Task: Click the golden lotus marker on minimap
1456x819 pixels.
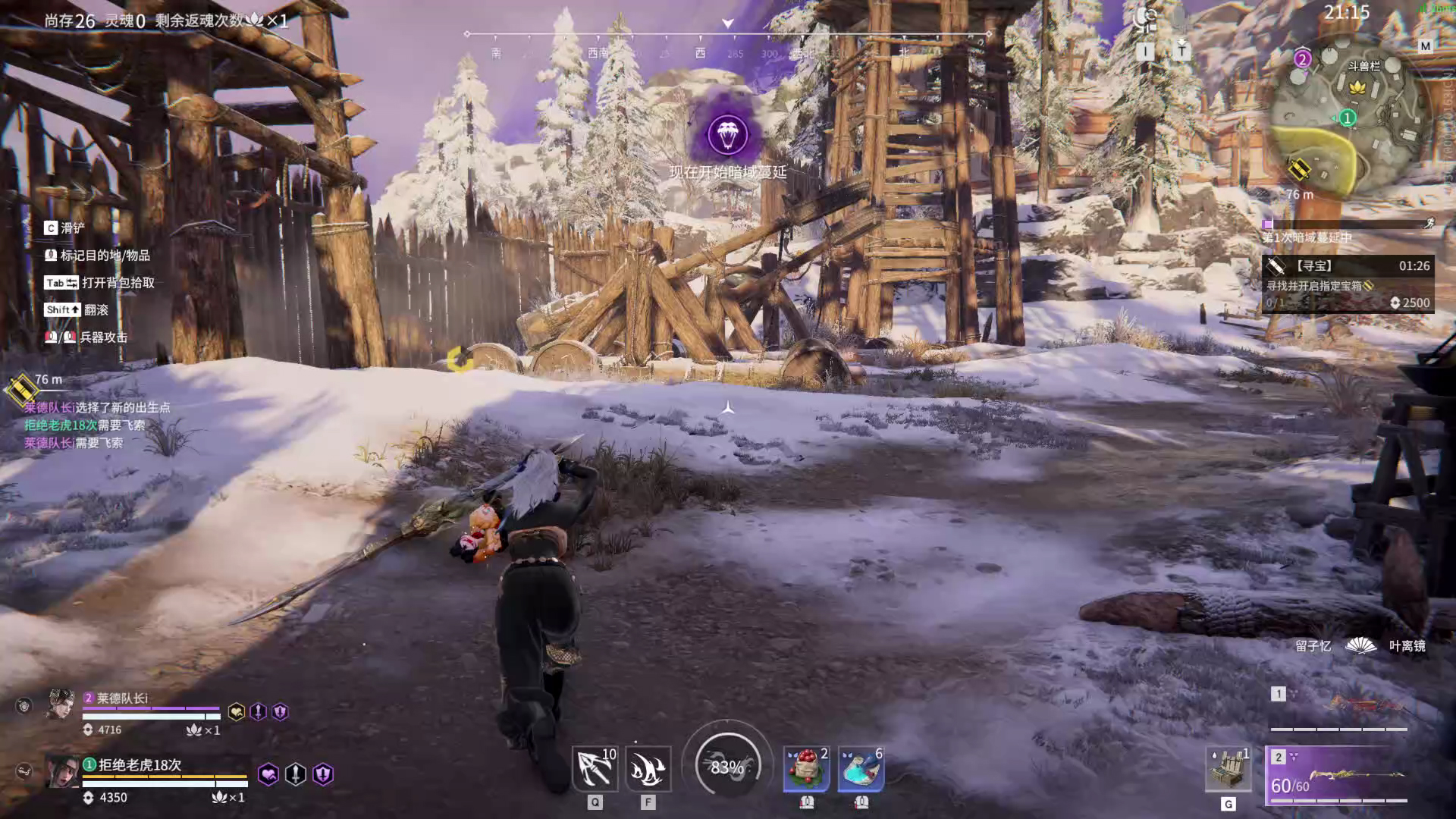Action: point(1356,87)
